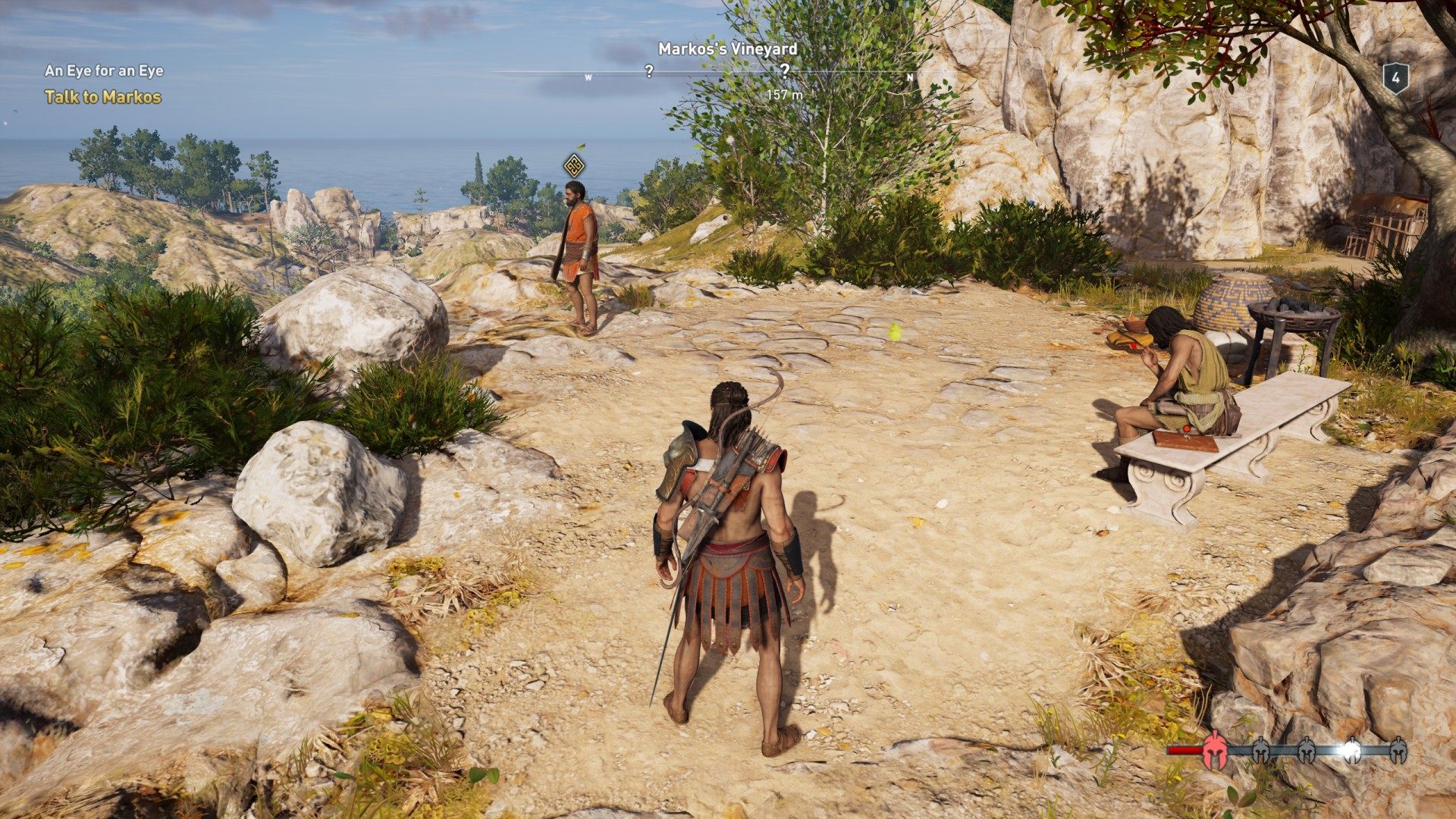Select the An Eye for an Eye quest tracker

coord(104,71)
